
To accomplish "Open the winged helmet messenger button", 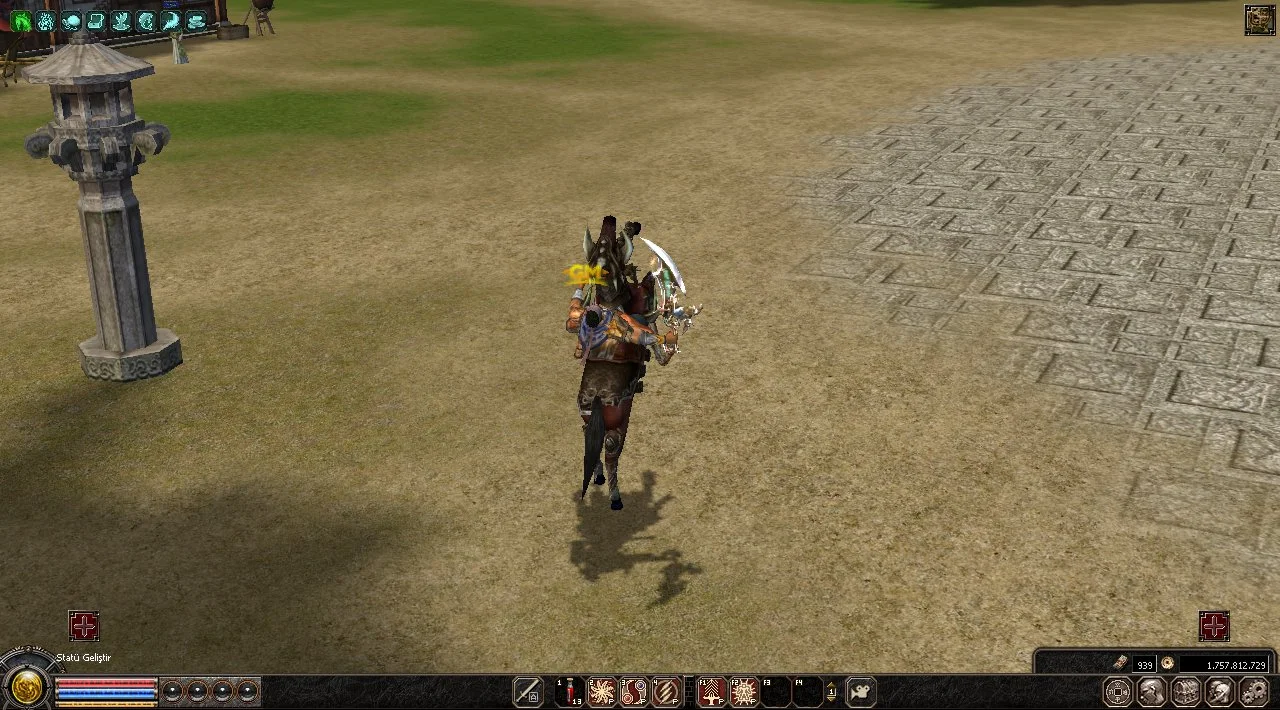I will point(1220,691).
